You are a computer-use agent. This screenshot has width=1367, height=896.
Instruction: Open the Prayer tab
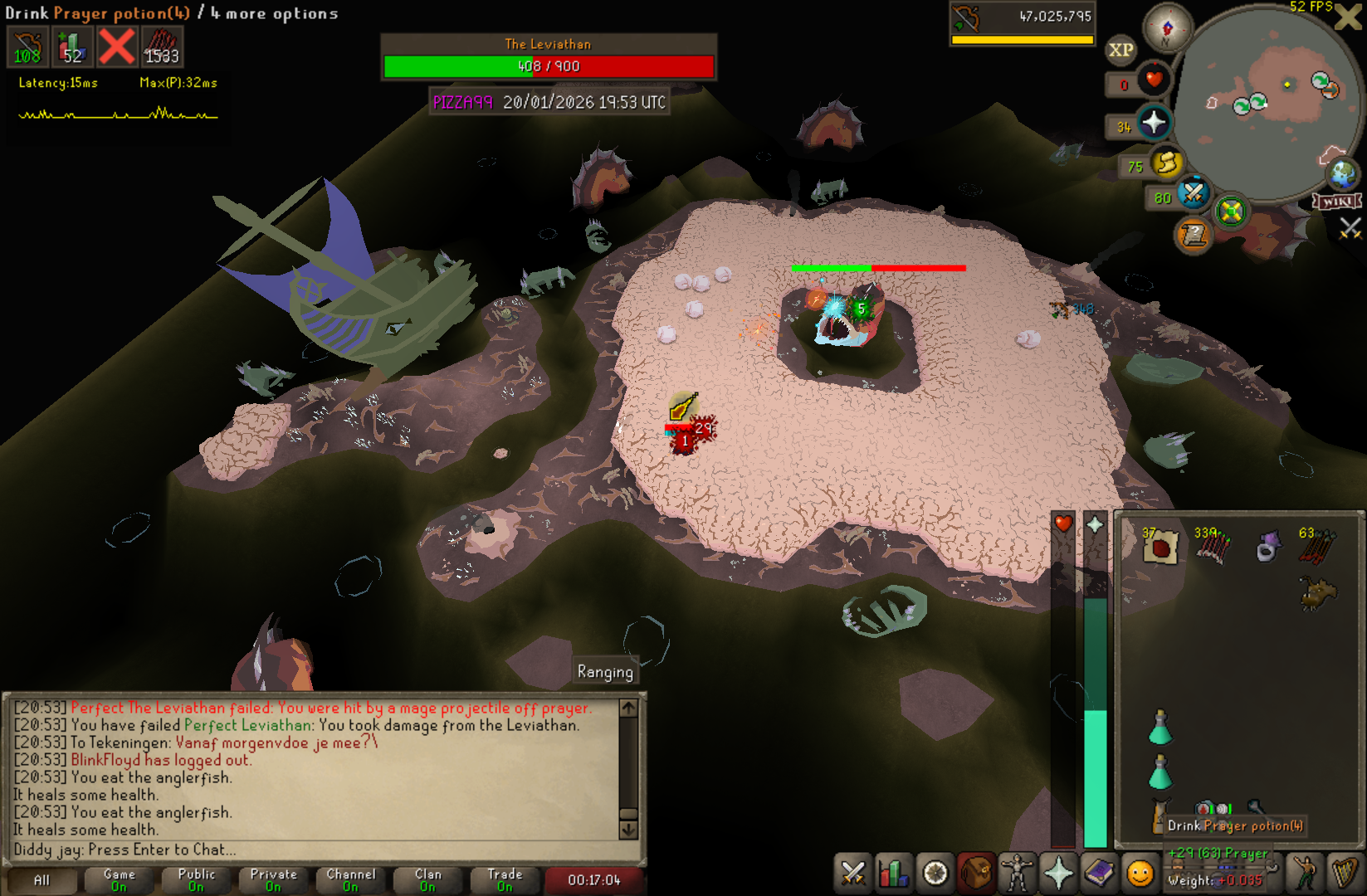click(x=1059, y=874)
